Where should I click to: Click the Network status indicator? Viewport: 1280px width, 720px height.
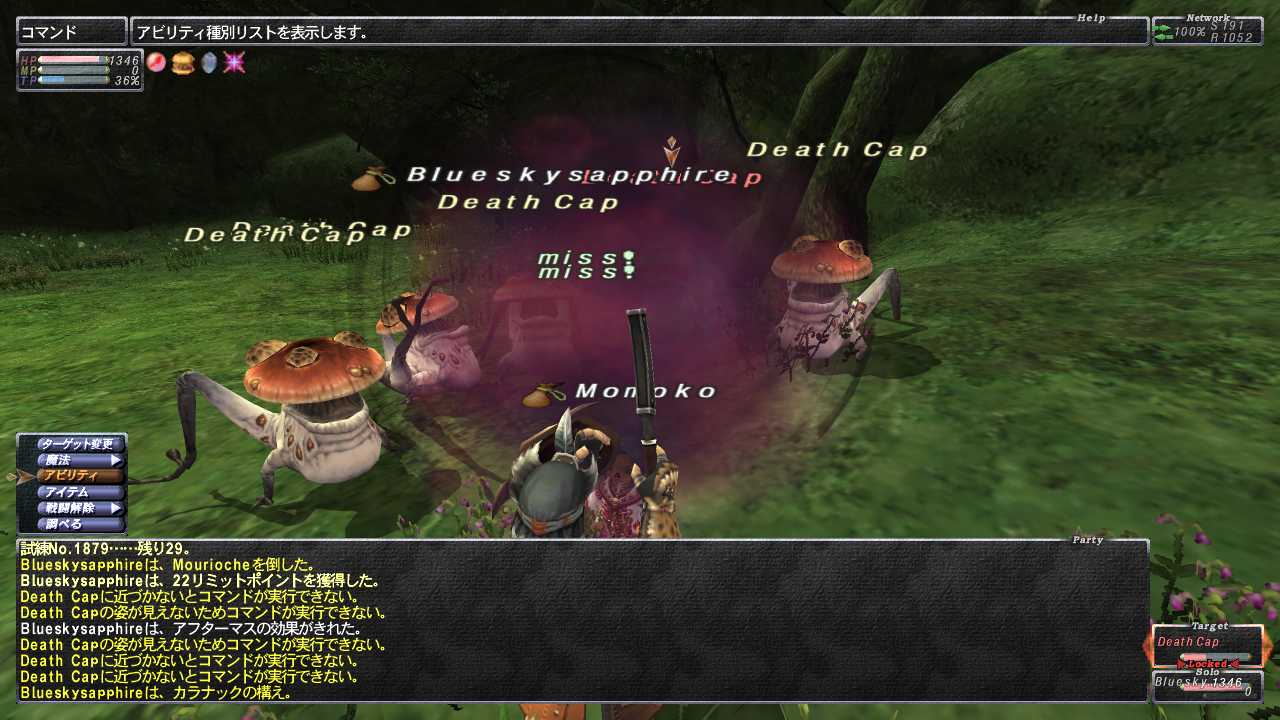pos(1207,31)
